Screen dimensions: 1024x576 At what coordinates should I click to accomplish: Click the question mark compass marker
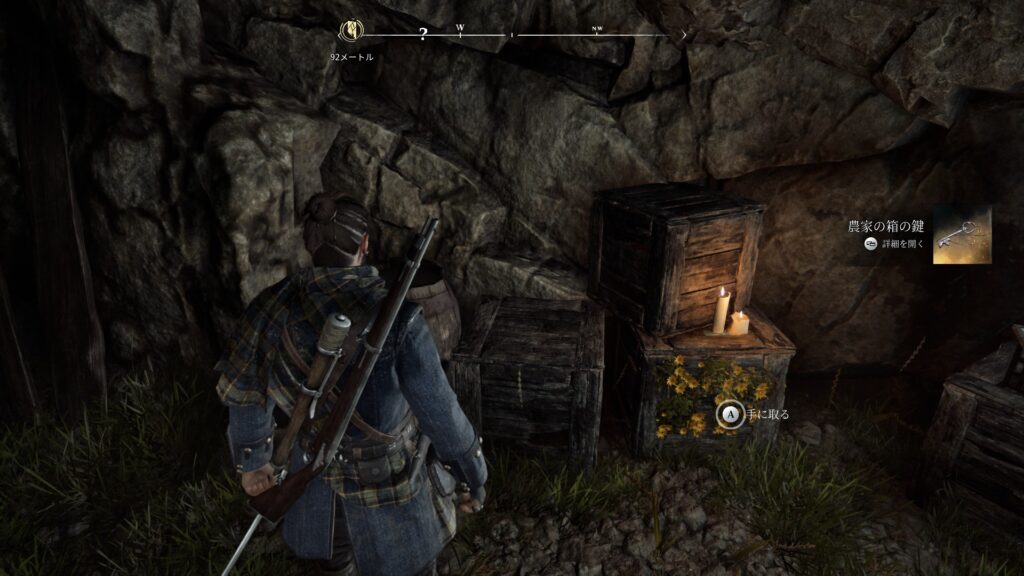[423, 35]
